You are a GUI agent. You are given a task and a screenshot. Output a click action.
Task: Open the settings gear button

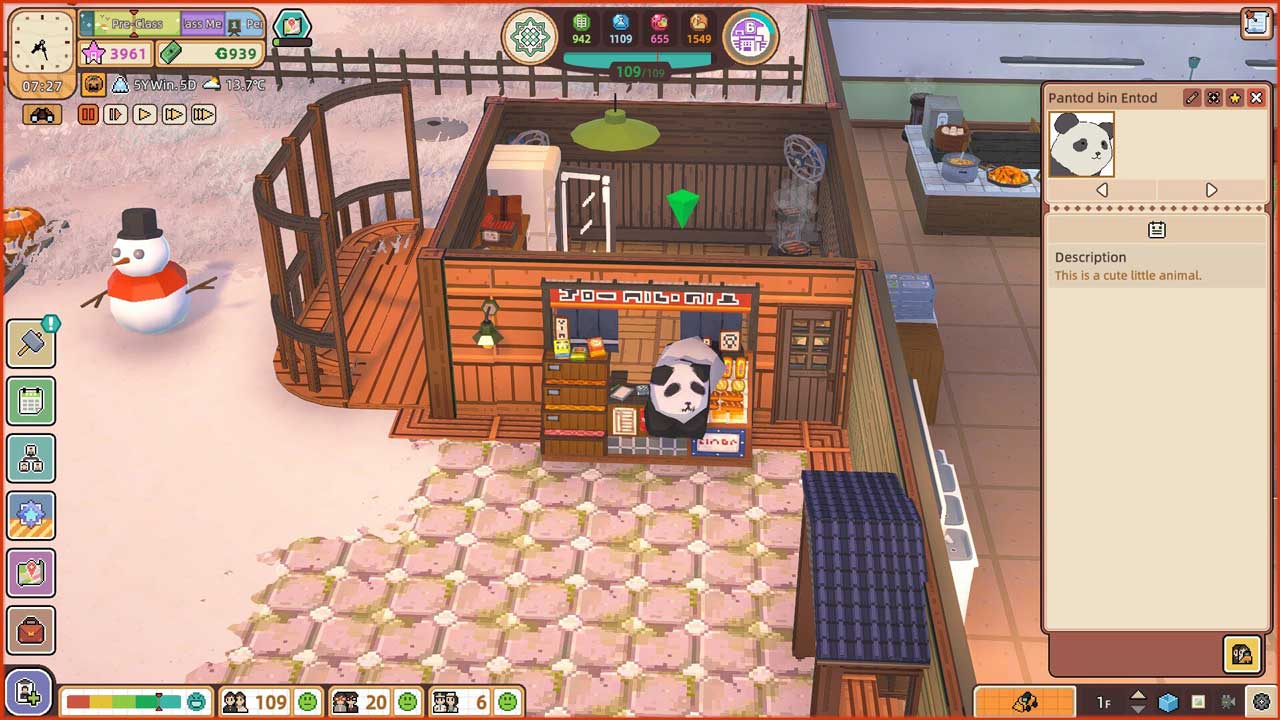coord(1262,702)
